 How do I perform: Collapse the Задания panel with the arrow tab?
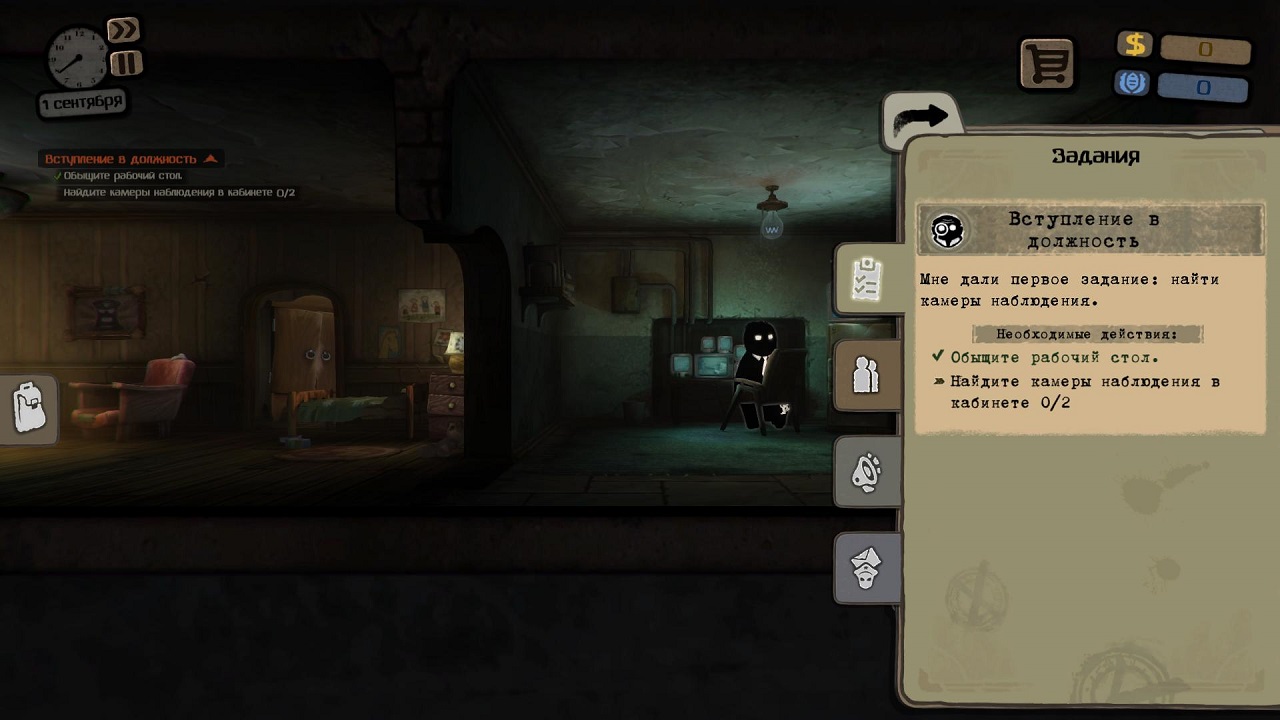coord(920,119)
